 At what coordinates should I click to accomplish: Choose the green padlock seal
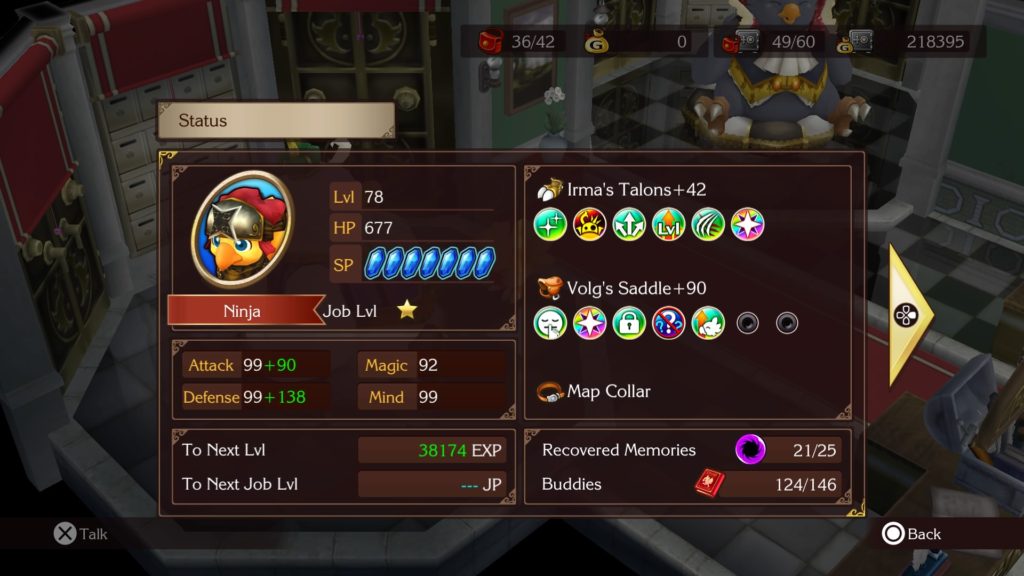click(629, 323)
